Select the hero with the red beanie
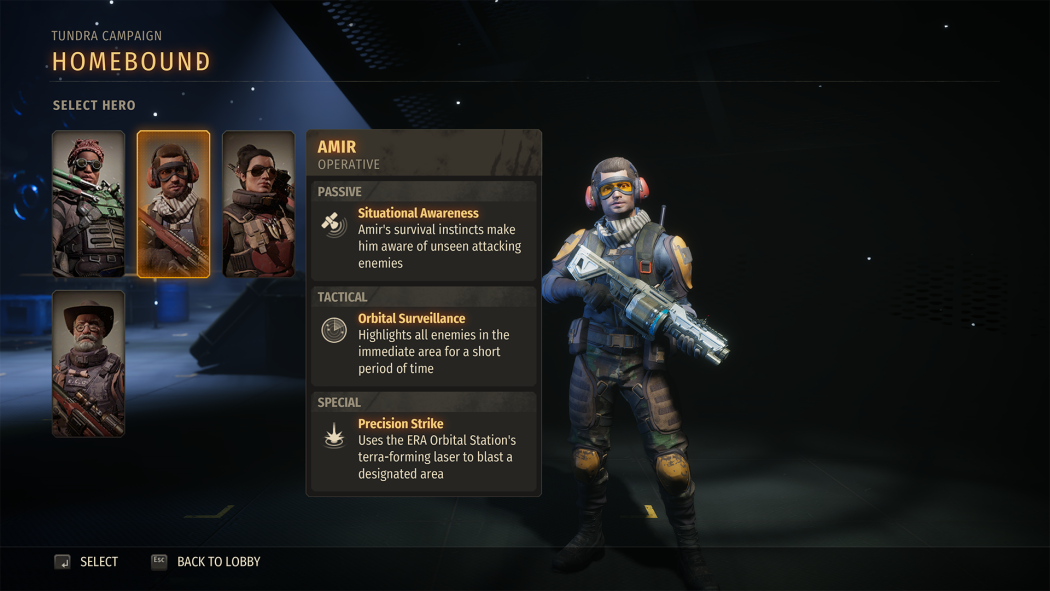This screenshot has height=591, width=1050. 88,204
